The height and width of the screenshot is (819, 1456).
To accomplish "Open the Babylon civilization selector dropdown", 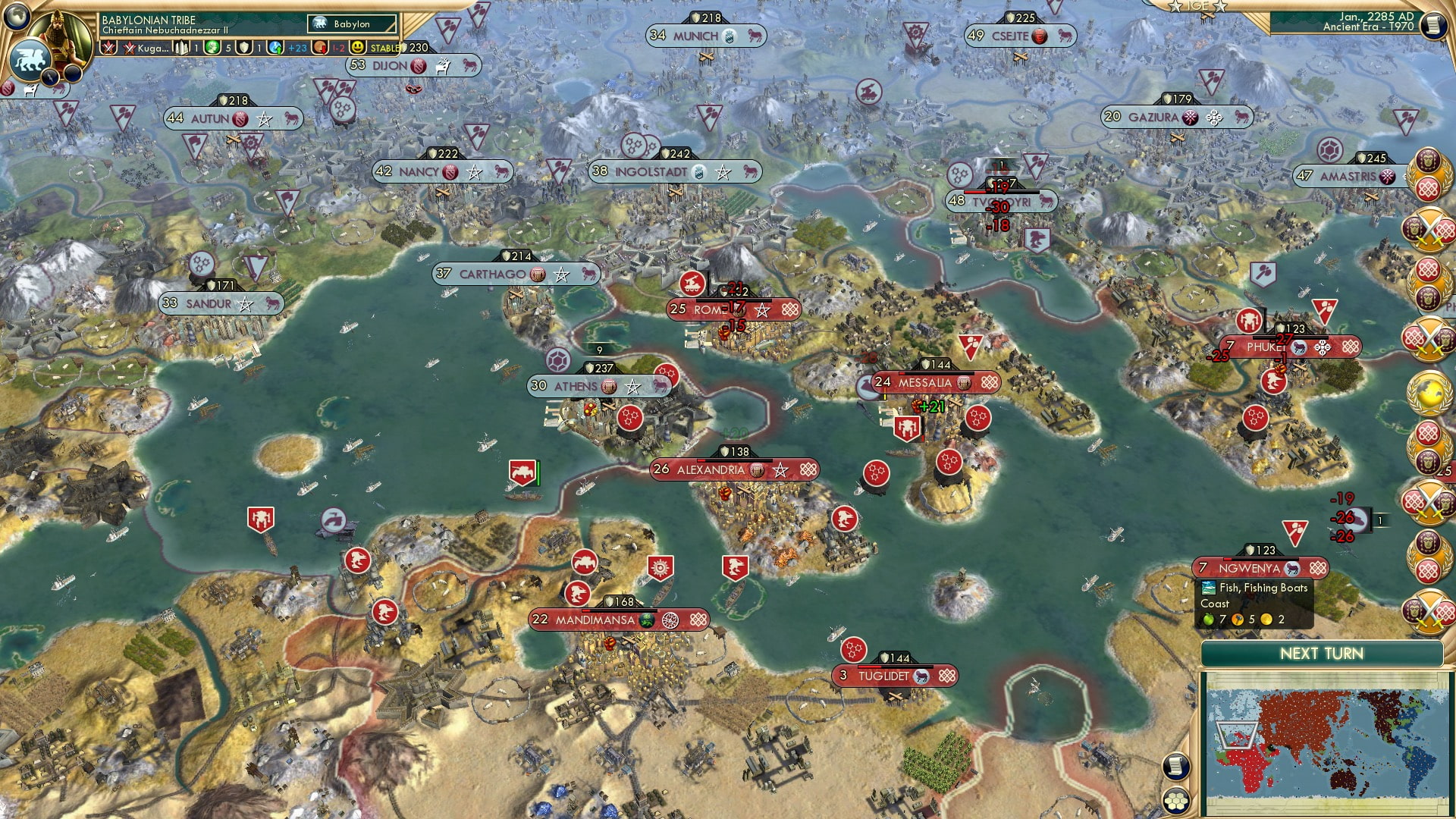I will [351, 23].
